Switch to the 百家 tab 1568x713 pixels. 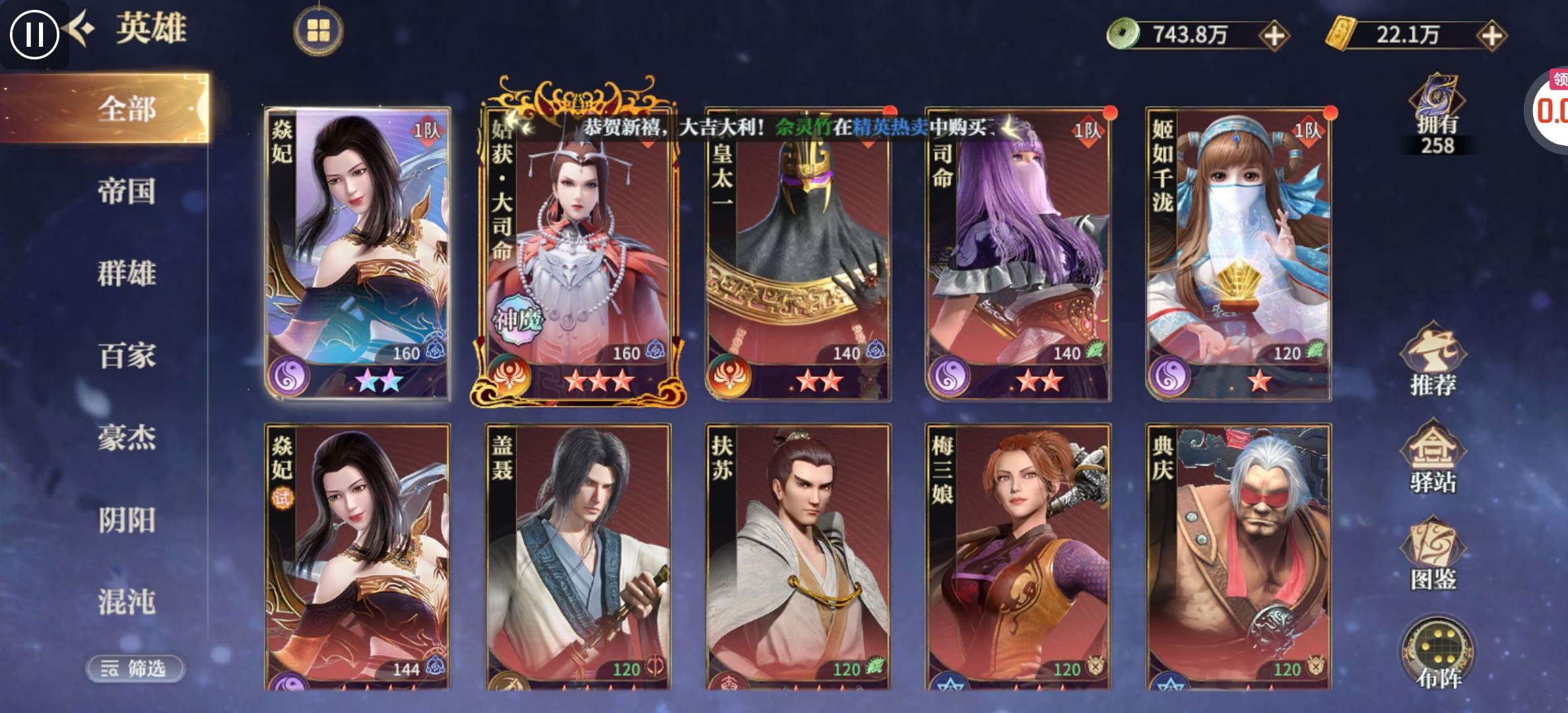click(x=127, y=356)
